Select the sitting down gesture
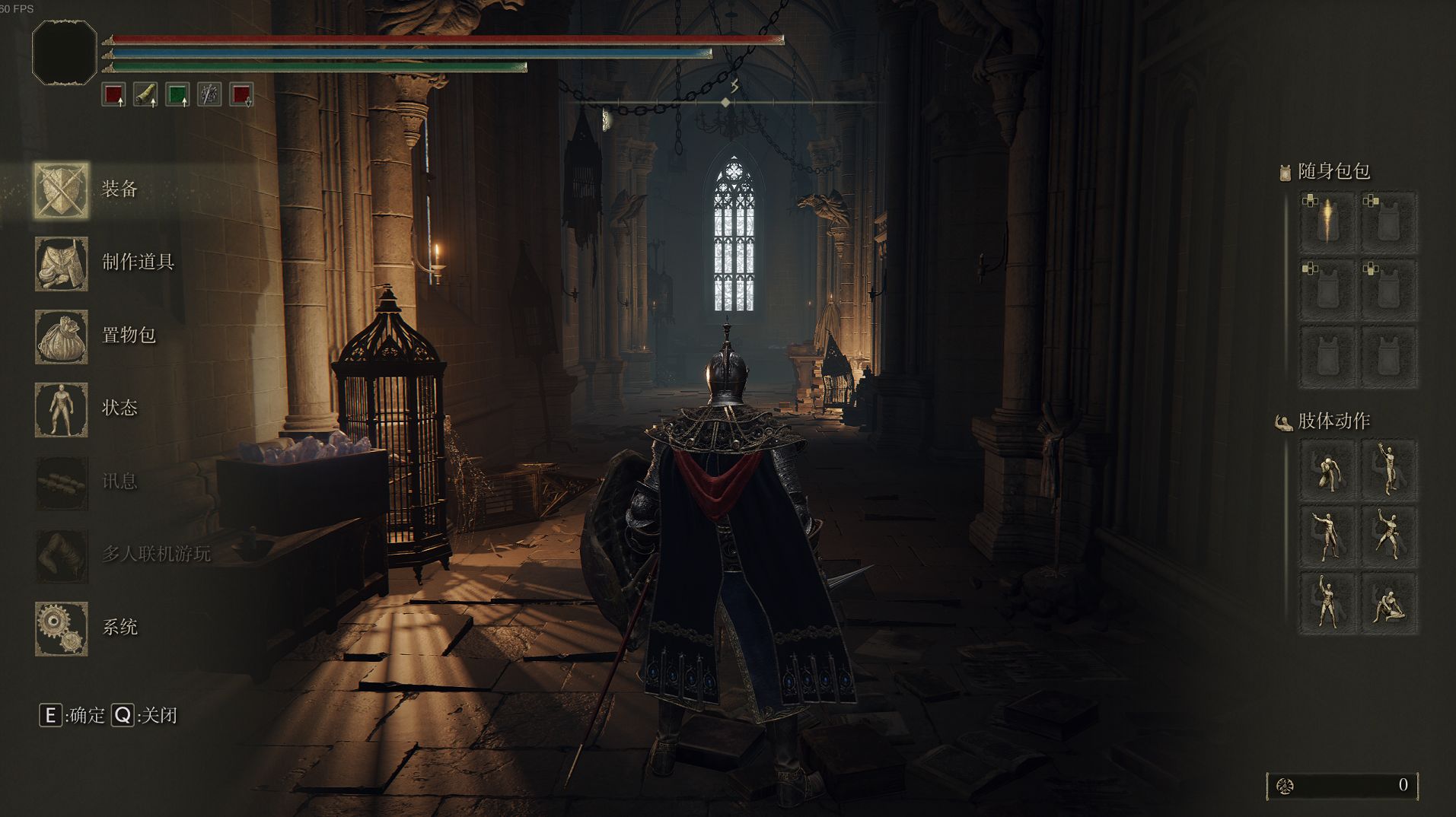The image size is (1456, 817). (1389, 603)
